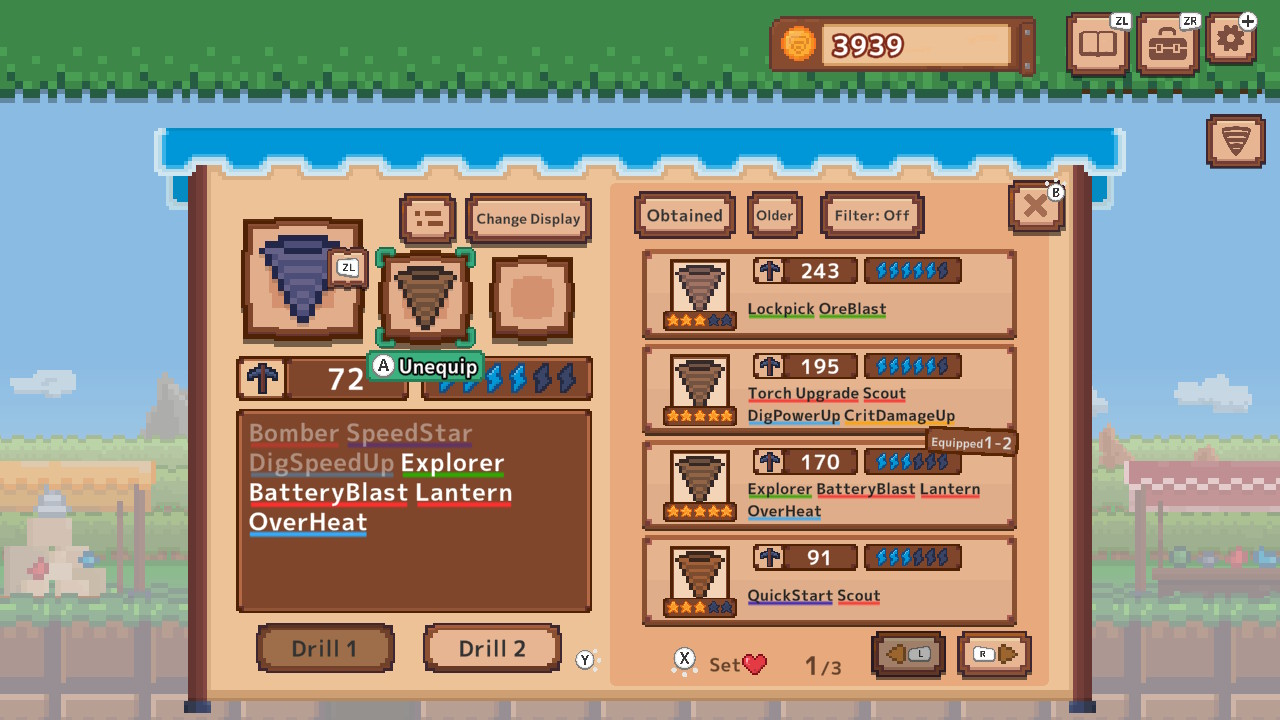The height and width of the screenshot is (720, 1280).
Task: Open the Older sort order option
Action: (x=774, y=215)
